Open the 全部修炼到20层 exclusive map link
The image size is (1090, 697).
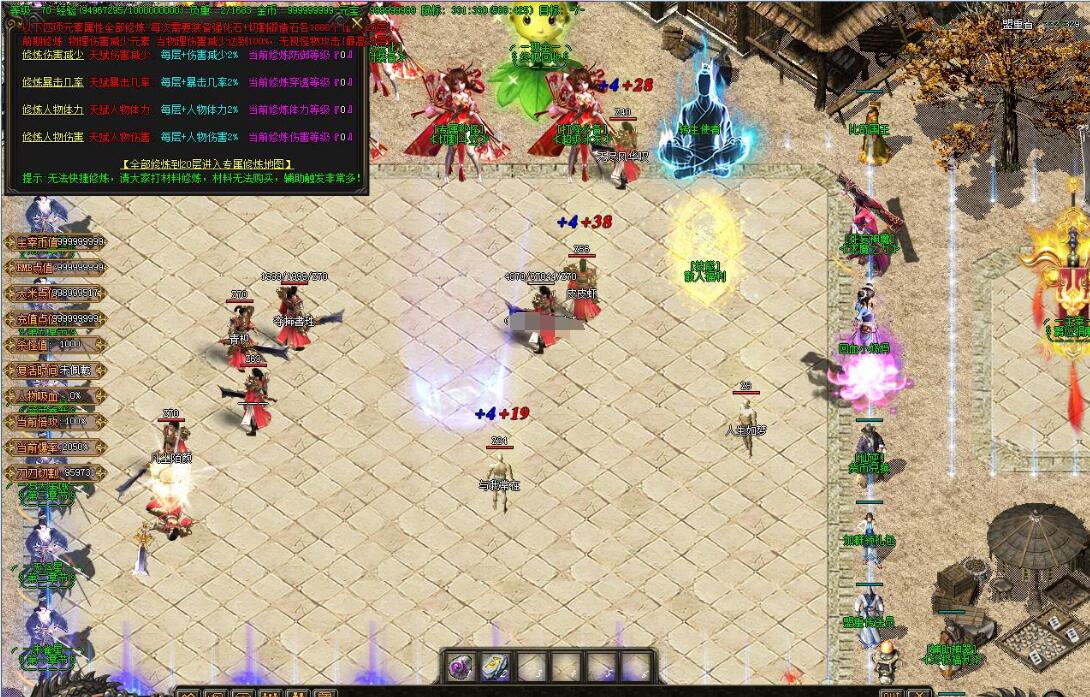pos(207,163)
